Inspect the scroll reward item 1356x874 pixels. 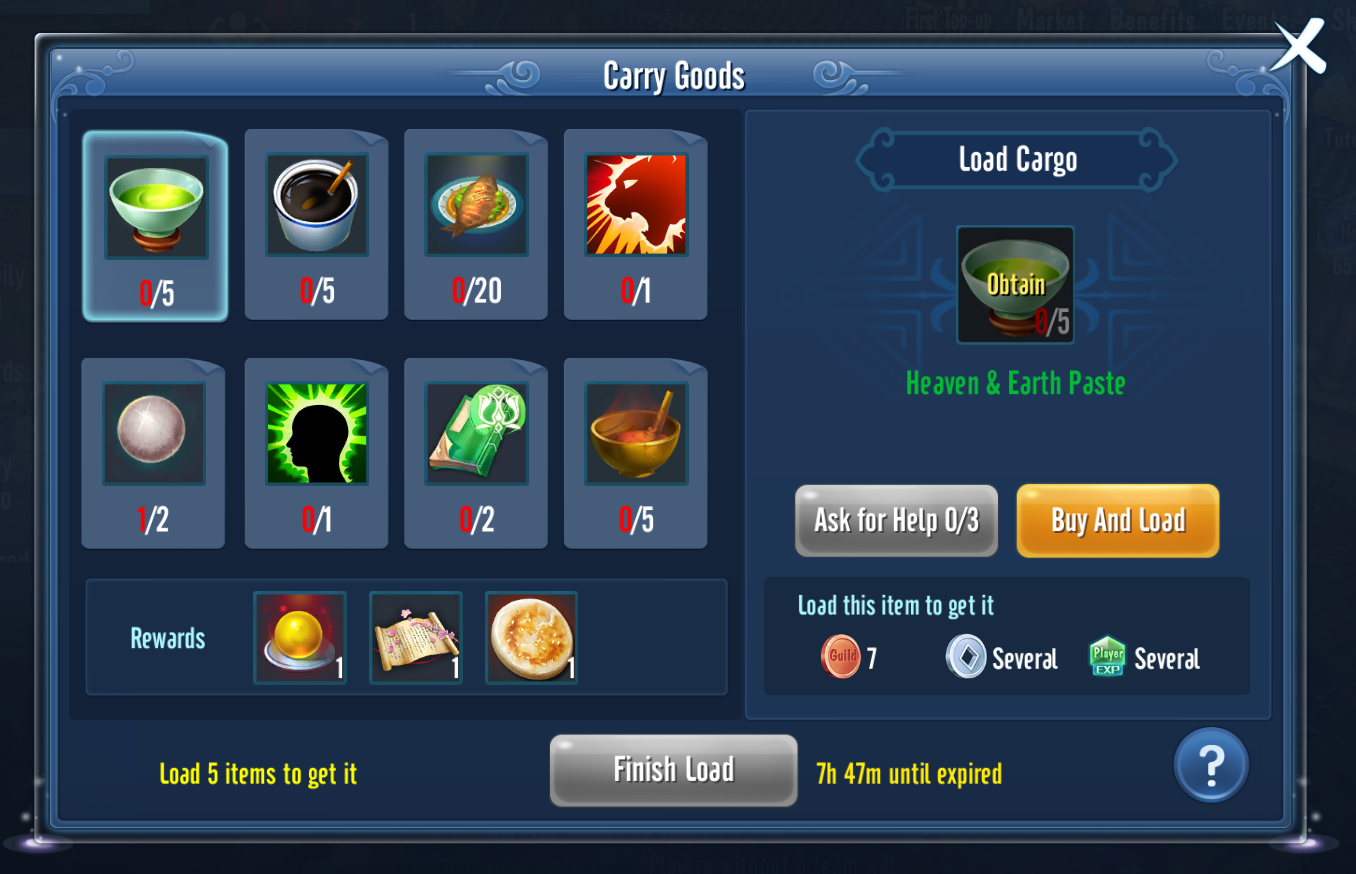[416, 637]
